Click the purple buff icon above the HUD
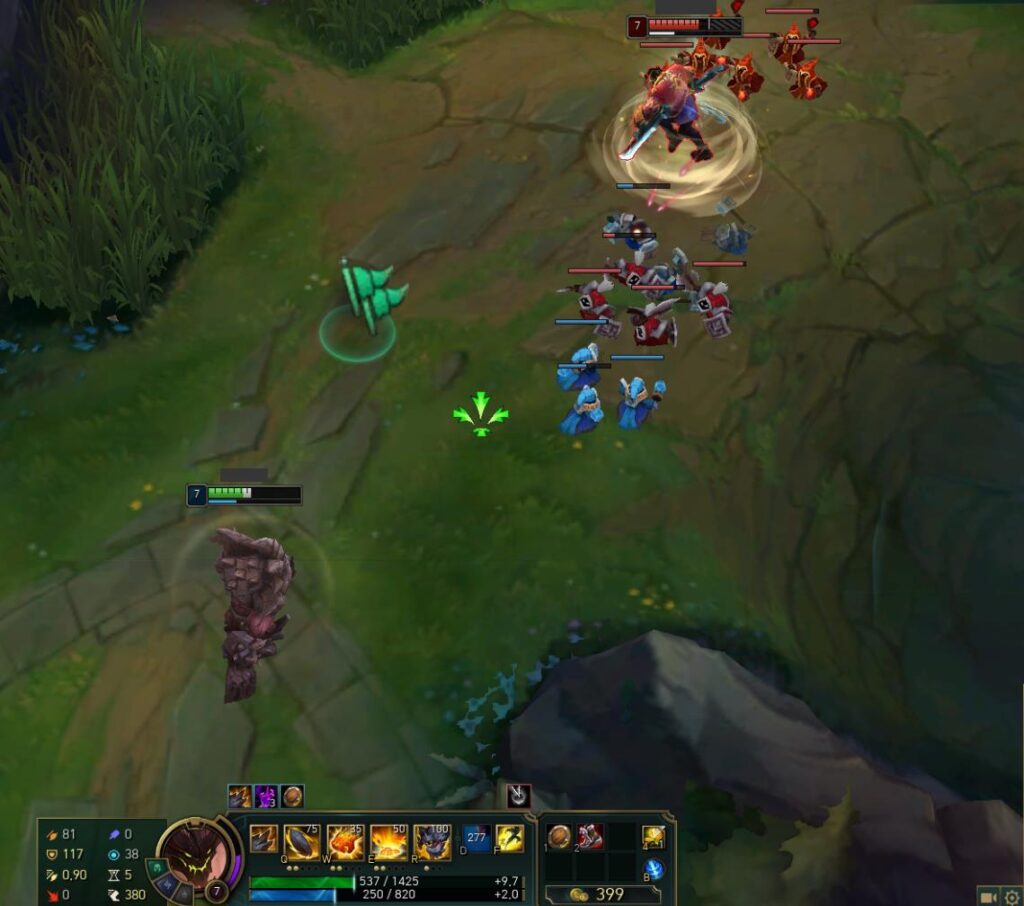 266,796
